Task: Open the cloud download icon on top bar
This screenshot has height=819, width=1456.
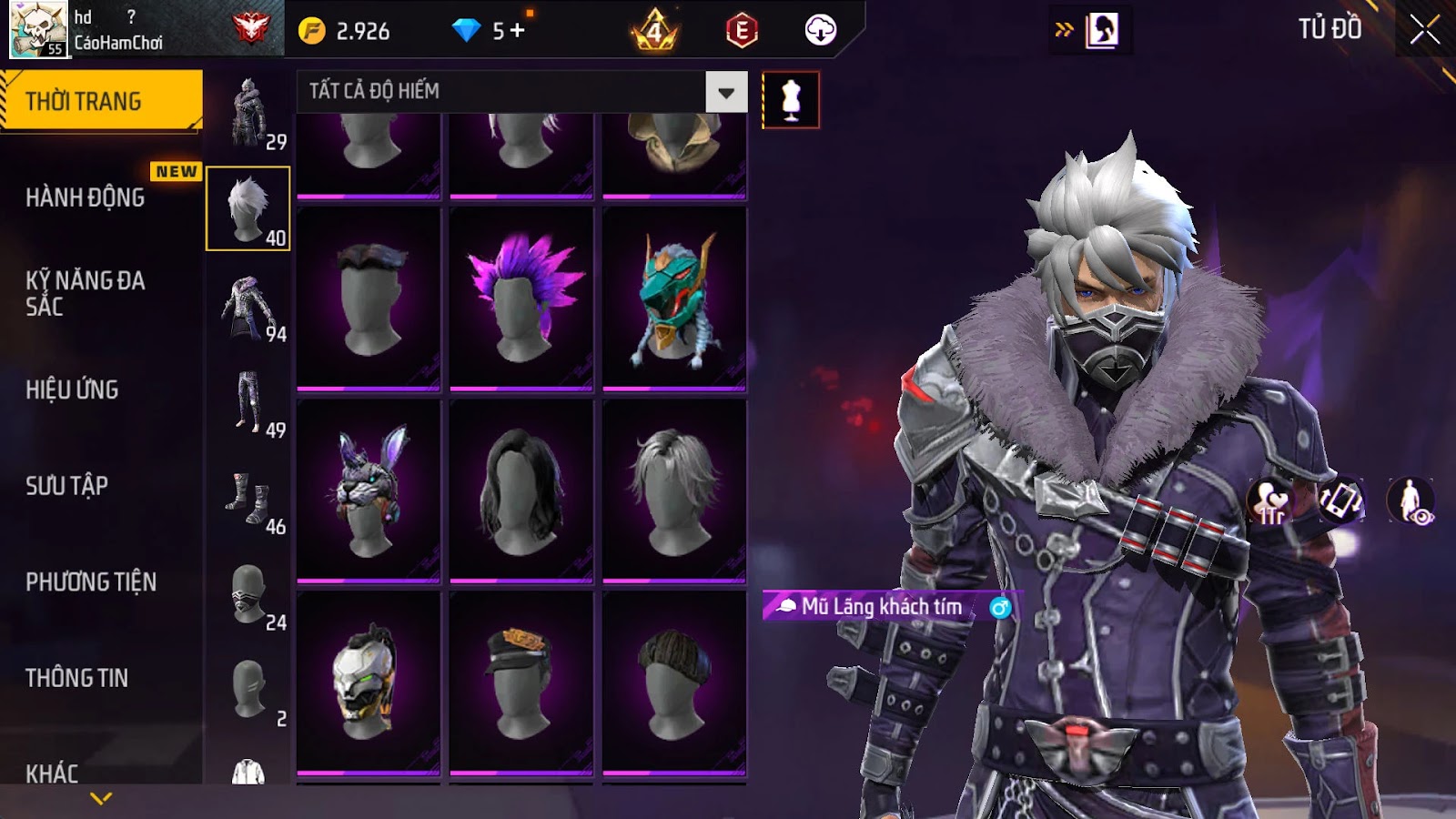Action: 820,30
